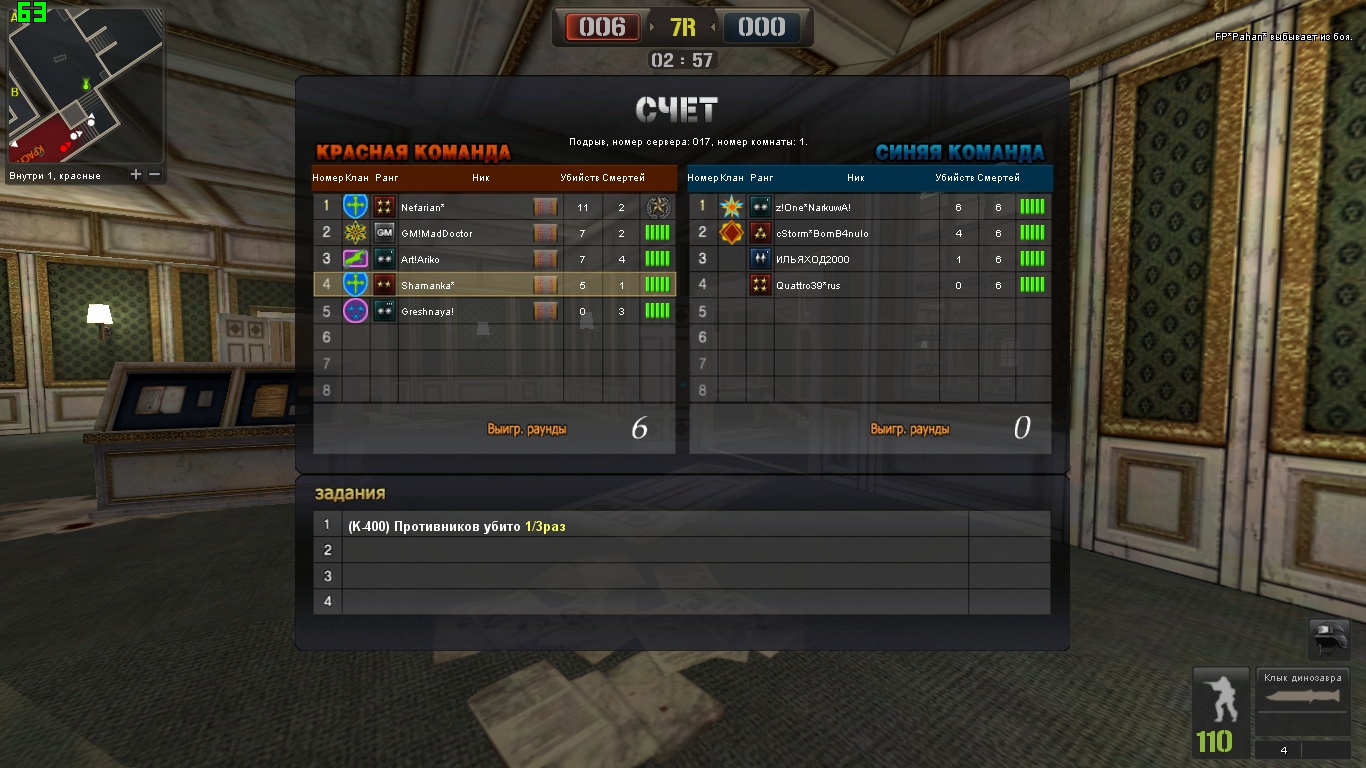Image resolution: width=1366 pixels, height=768 pixels.
Task: Click the green health bar next to zlOne*NarkuwA!
Action: [1031, 207]
